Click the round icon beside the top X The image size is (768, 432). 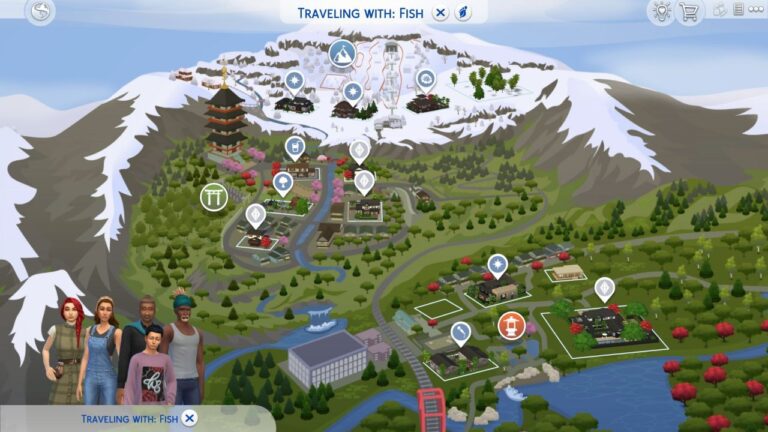pyautogui.click(x=463, y=13)
